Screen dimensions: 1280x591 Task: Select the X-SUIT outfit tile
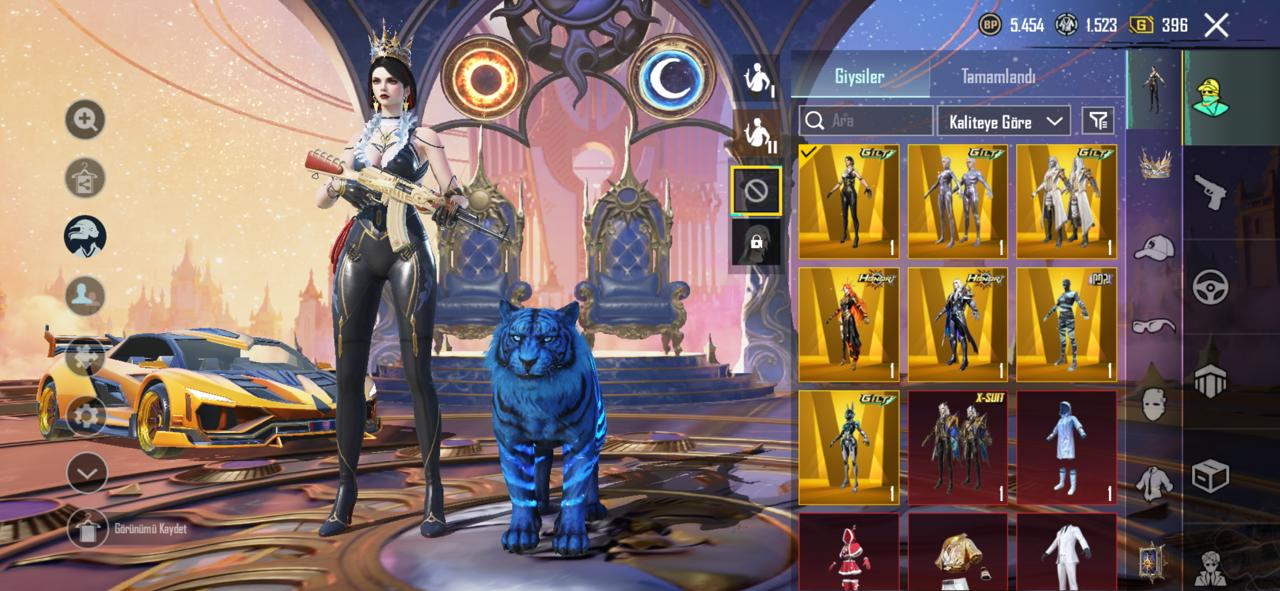(957, 447)
